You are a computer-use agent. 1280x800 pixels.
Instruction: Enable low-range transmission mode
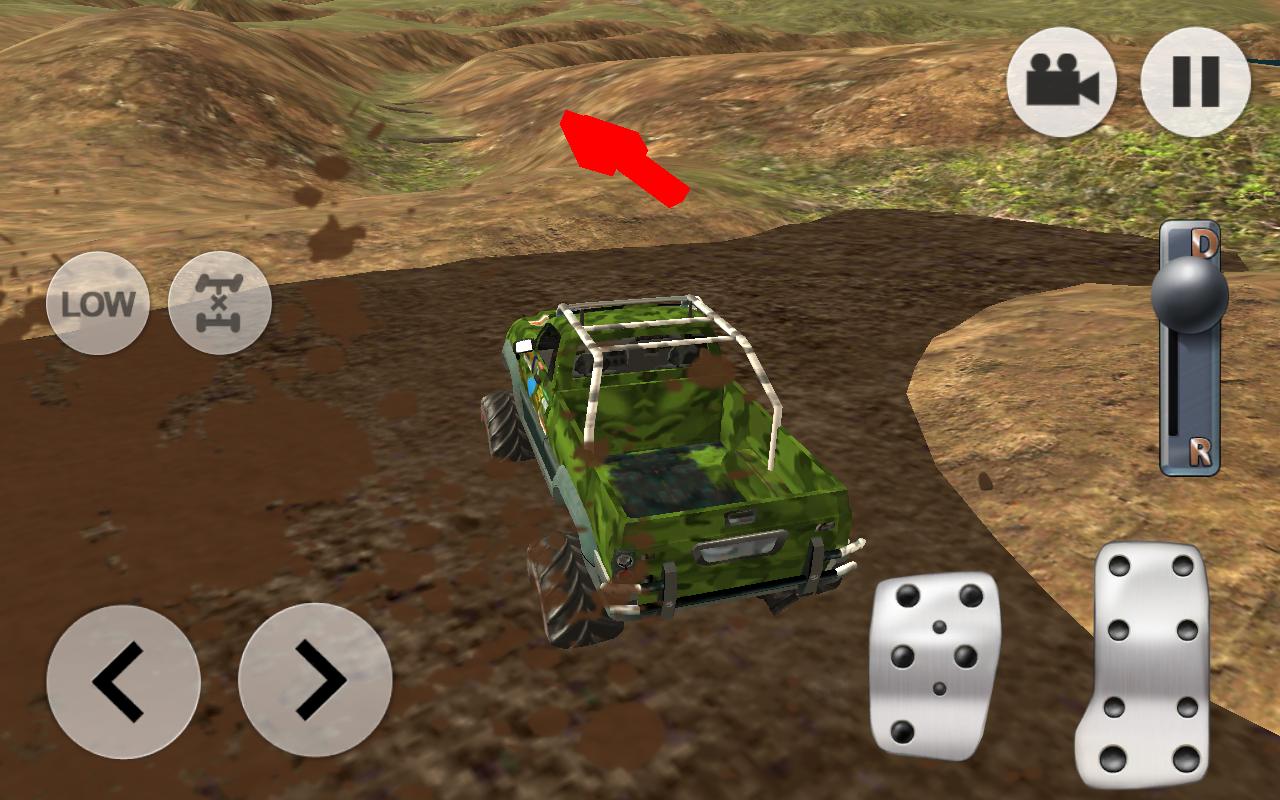[98, 303]
